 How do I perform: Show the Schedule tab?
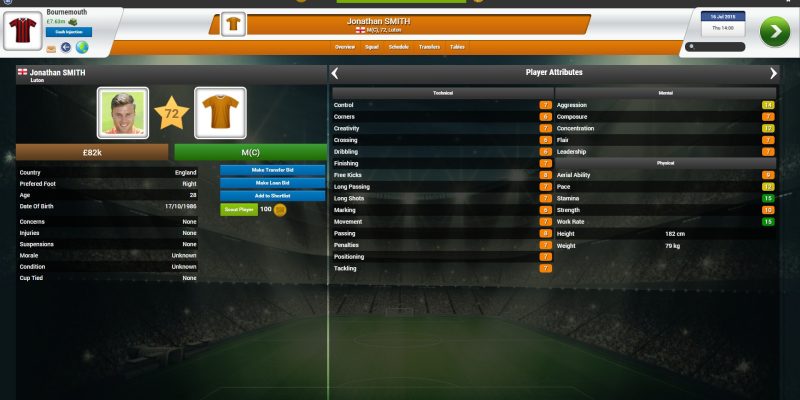(399, 47)
